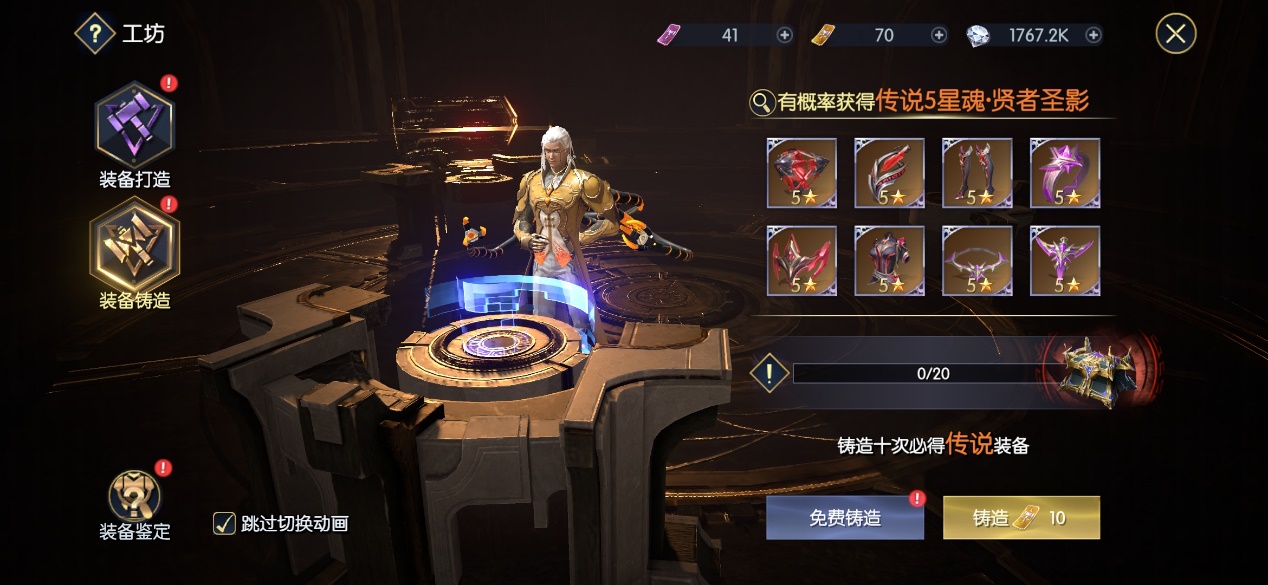Forge ten times with the gold 铸造 button
Screen dimensions: 1268x585
tap(1021, 518)
